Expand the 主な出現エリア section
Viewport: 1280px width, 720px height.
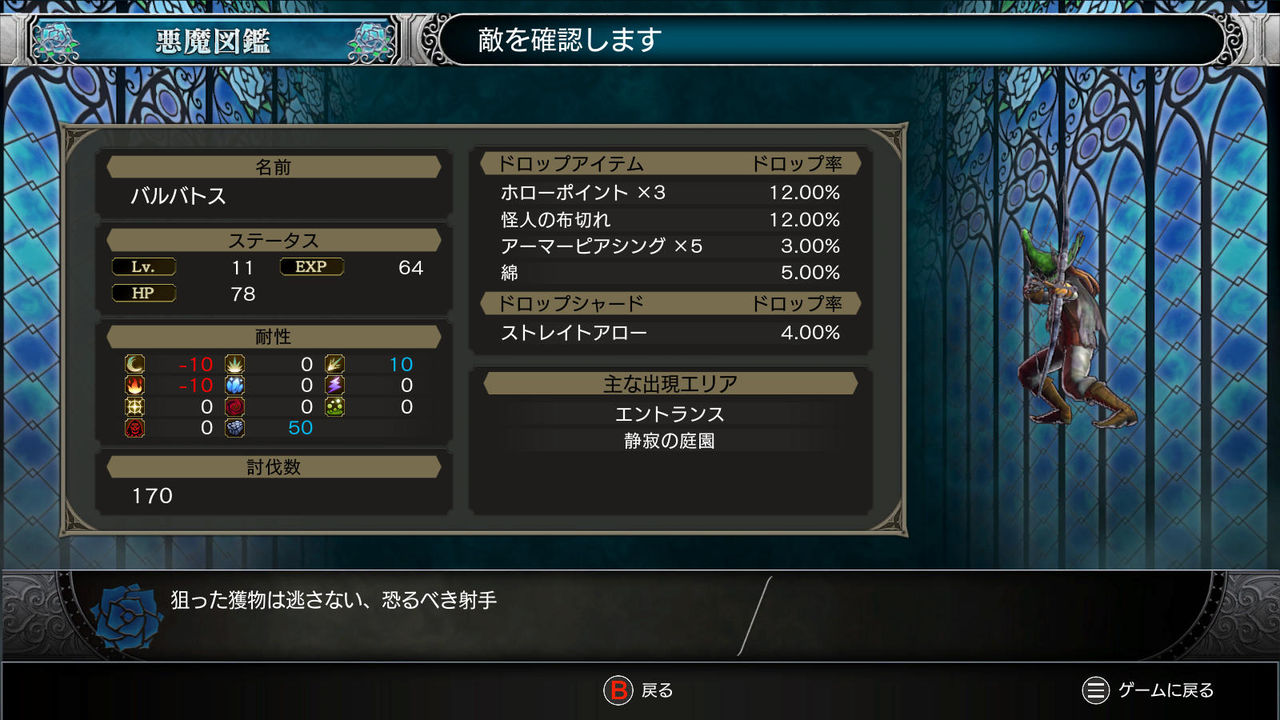click(671, 383)
